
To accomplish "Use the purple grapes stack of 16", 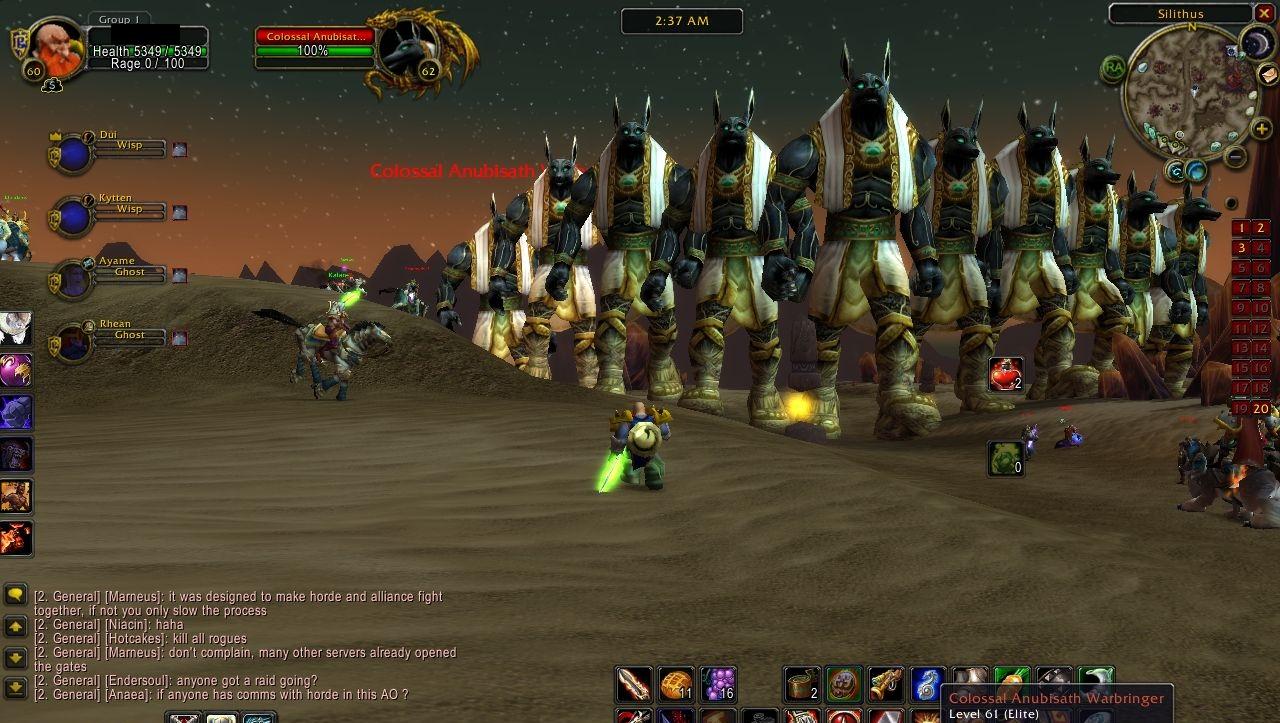I will click(x=718, y=684).
